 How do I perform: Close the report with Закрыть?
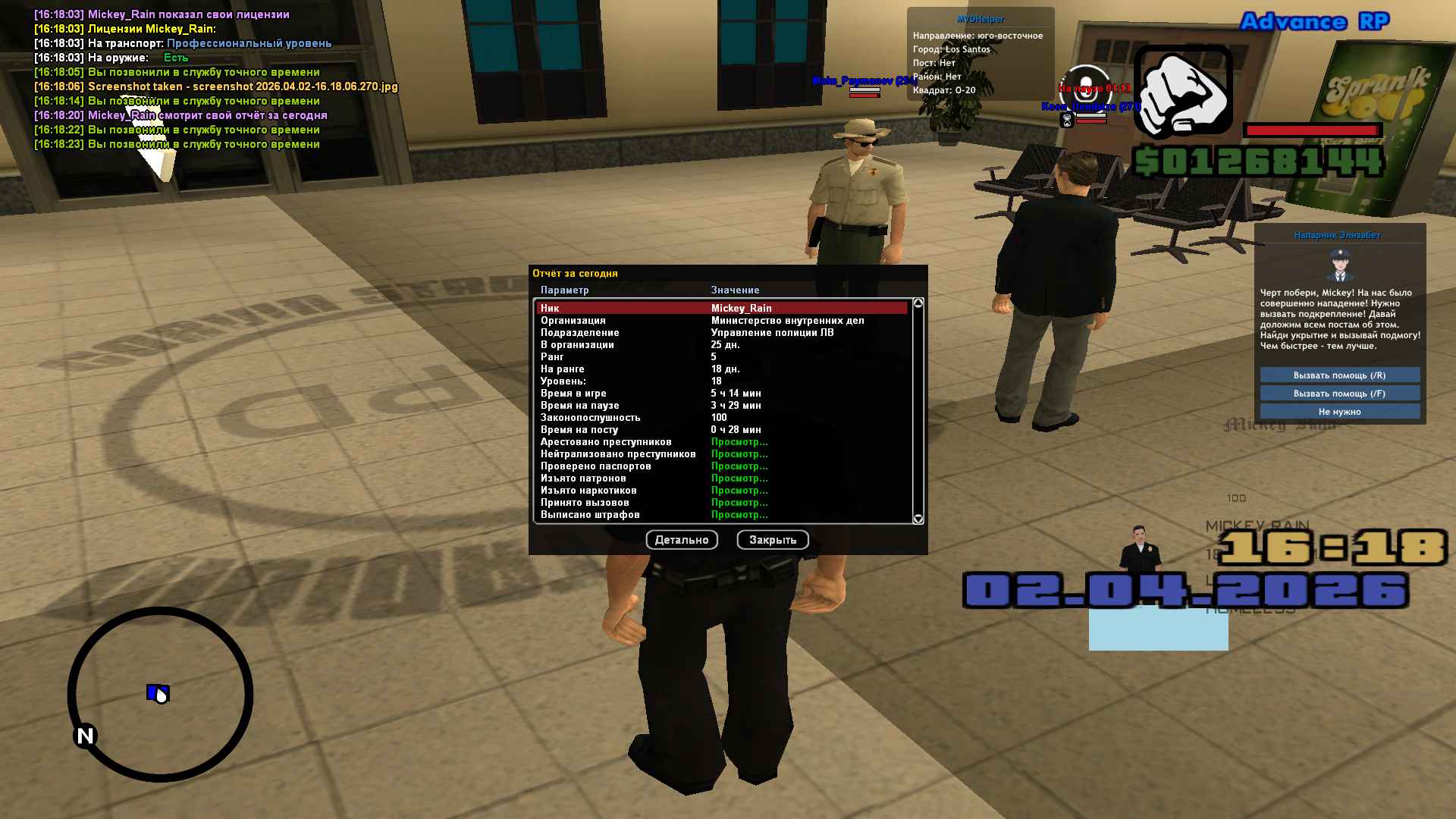point(772,540)
